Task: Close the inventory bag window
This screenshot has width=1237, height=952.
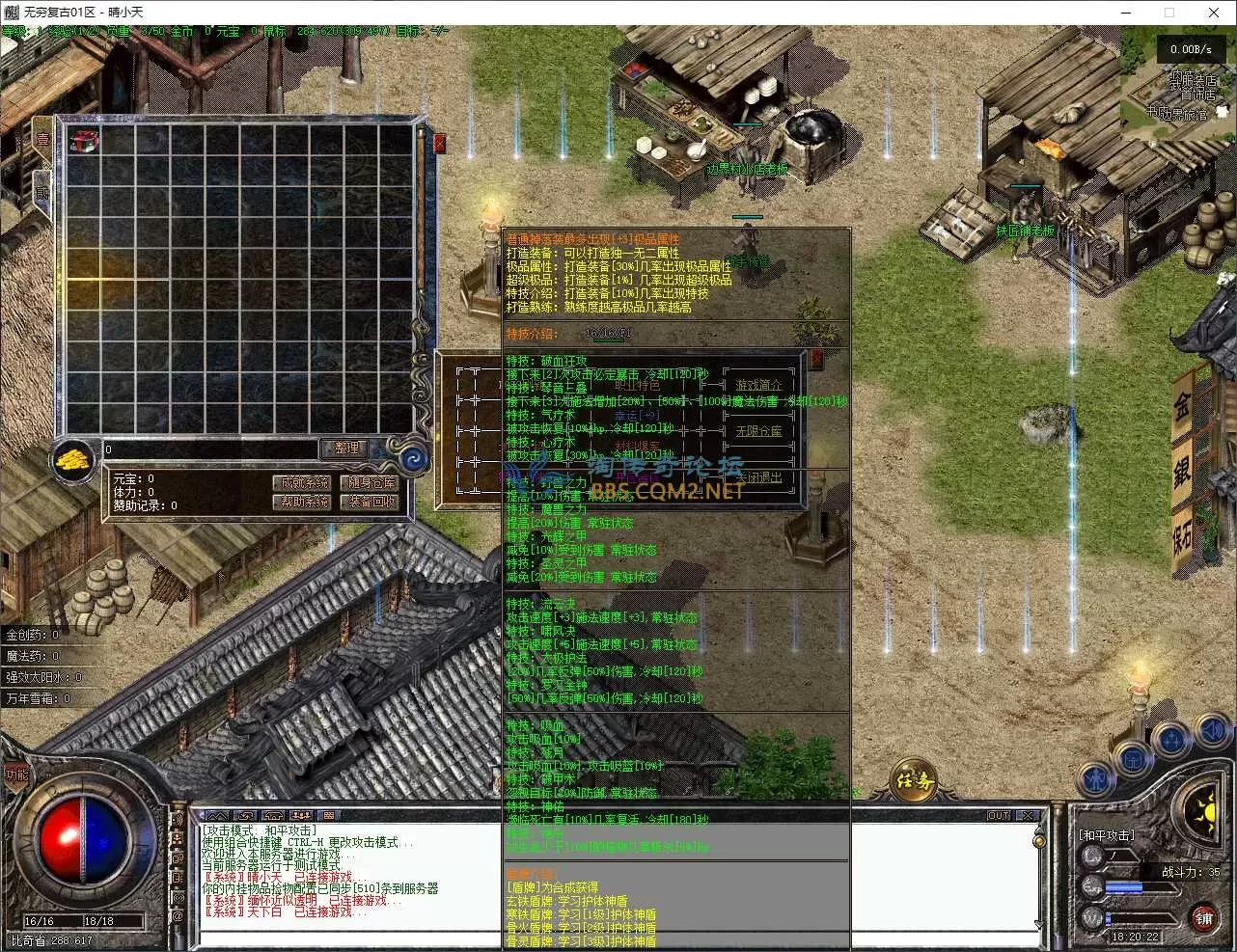Action: click(x=440, y=144)
